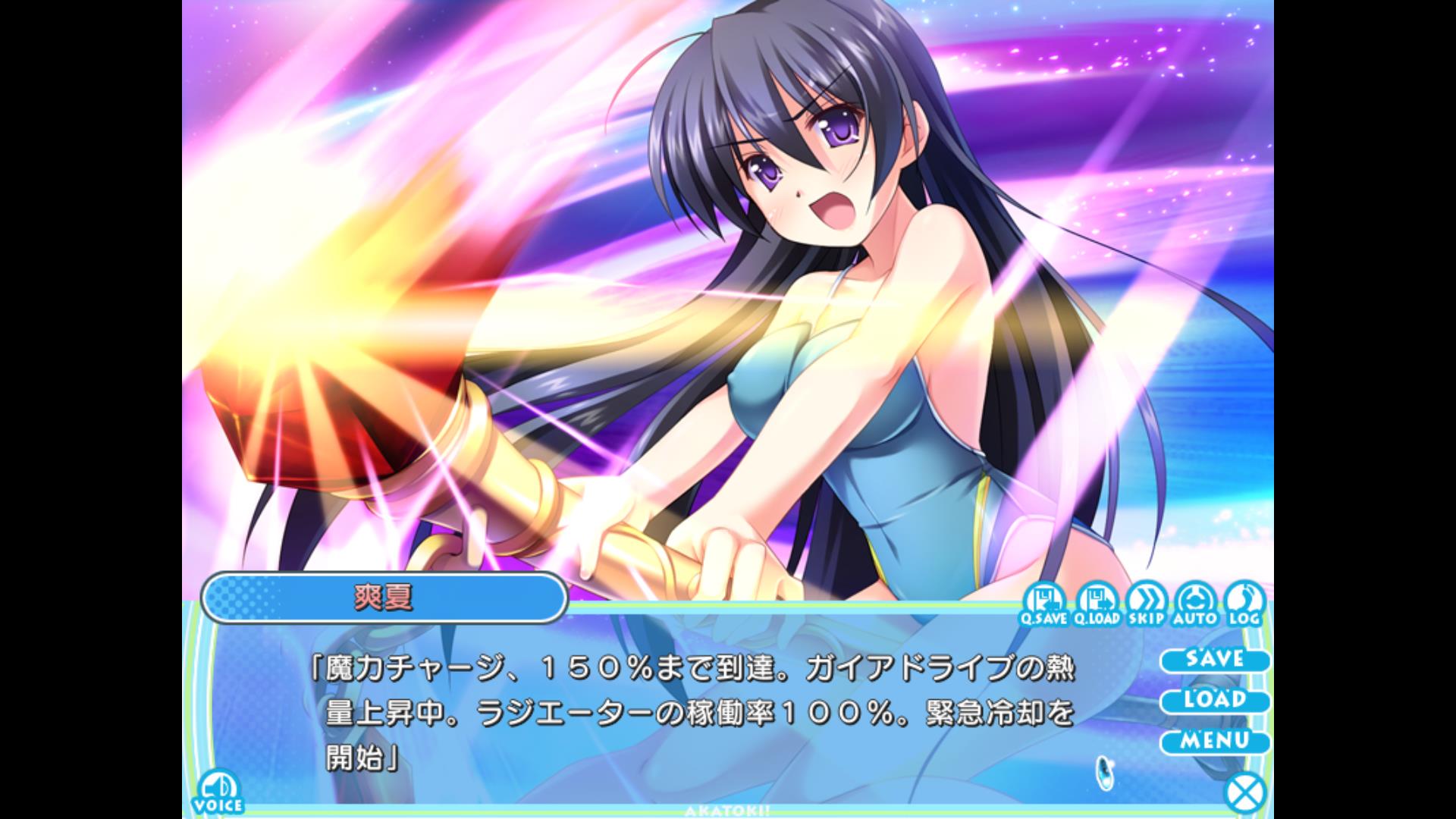Open the LOAD game screen
The image size is (1456, 819).
coord(1214,700)
